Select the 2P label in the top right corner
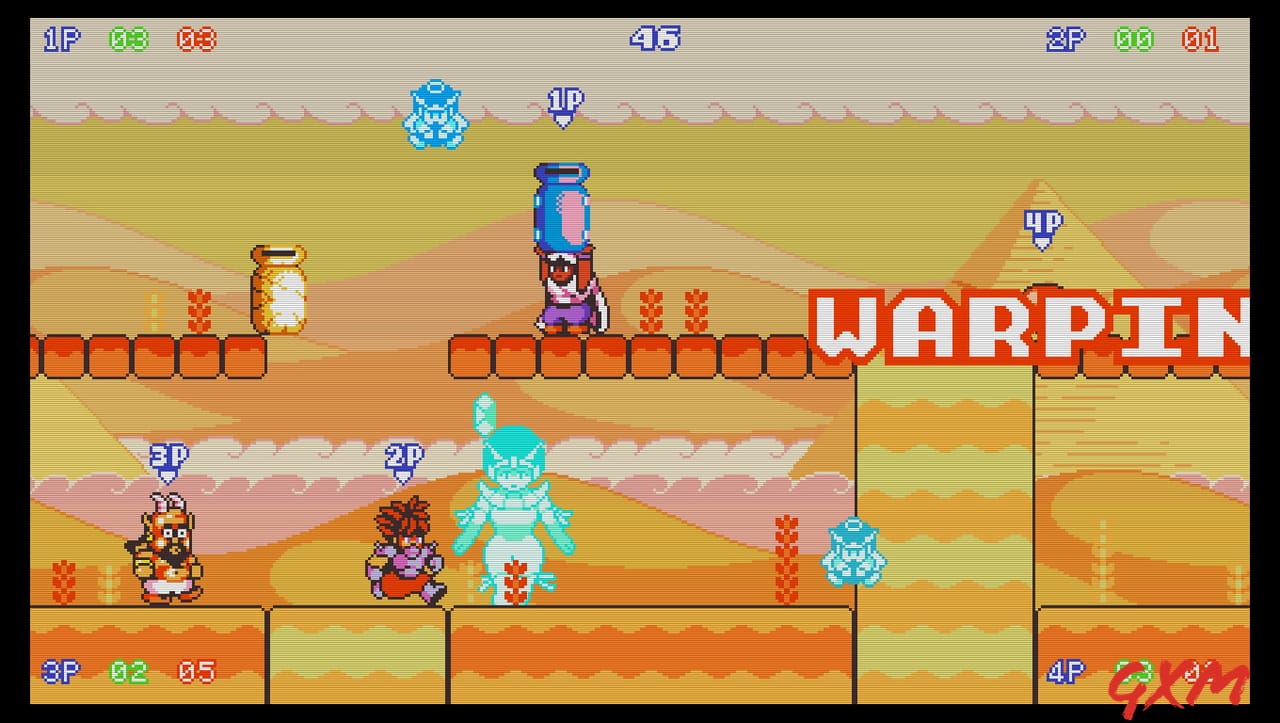The width and height of the screenshot is (1280, 723). point(1067,38)
